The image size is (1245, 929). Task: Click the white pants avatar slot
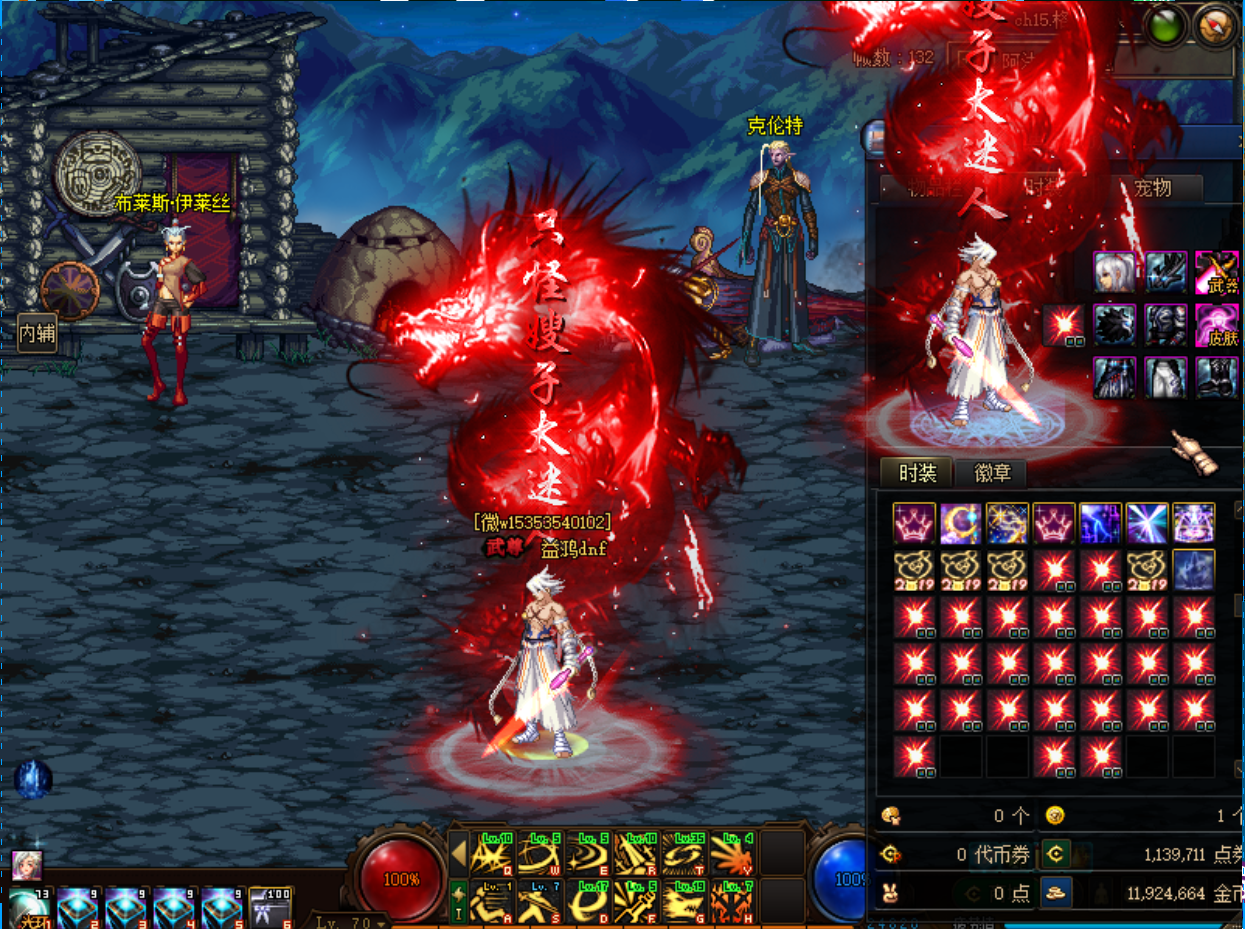pos(1165,378)
